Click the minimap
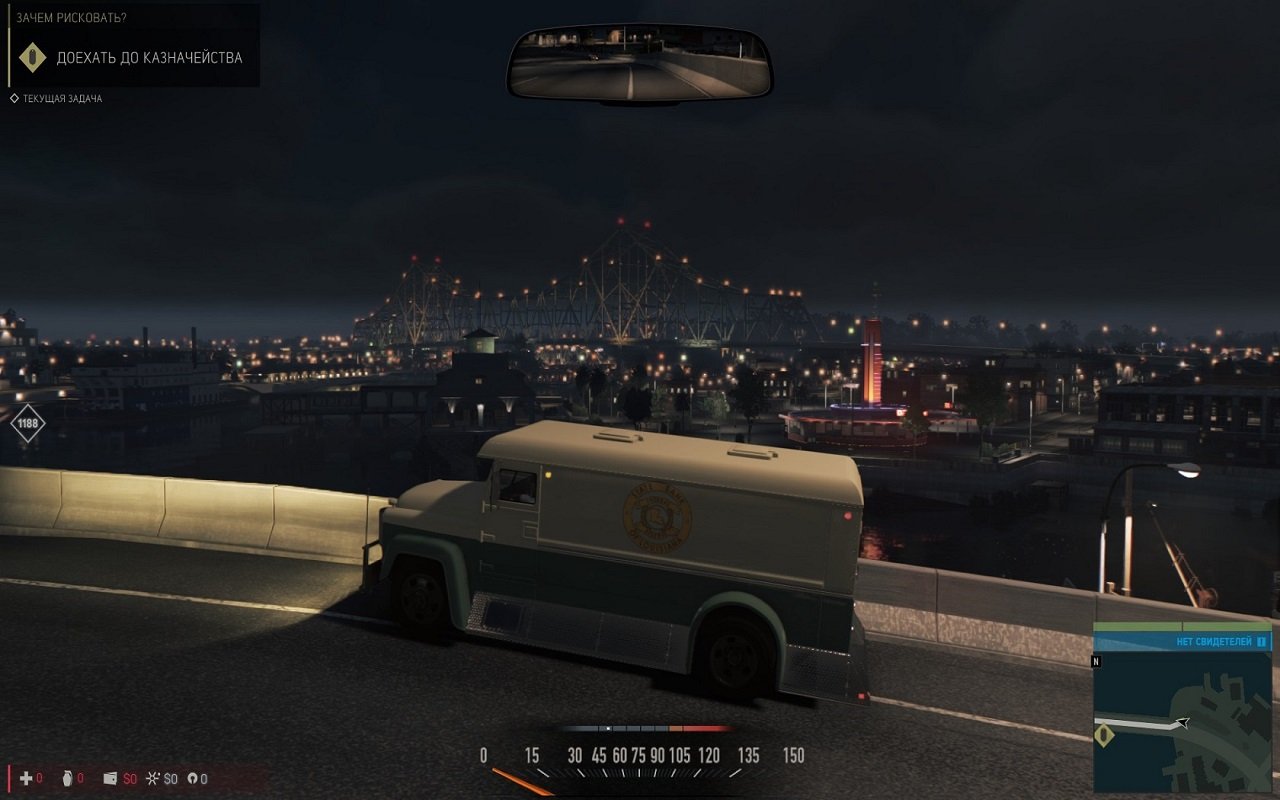 click(1182, 720)
